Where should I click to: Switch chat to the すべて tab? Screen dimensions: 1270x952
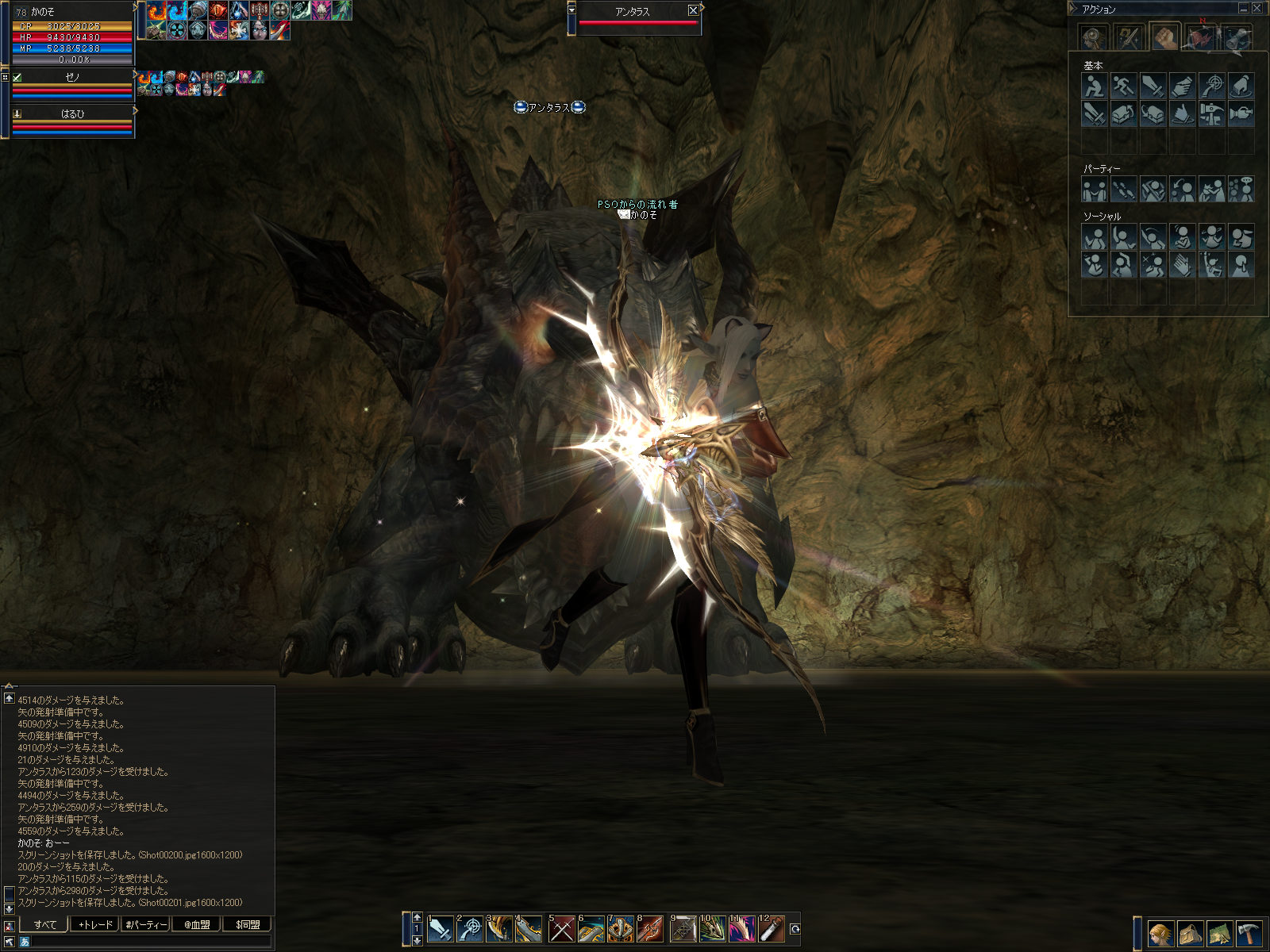point(45,924)
